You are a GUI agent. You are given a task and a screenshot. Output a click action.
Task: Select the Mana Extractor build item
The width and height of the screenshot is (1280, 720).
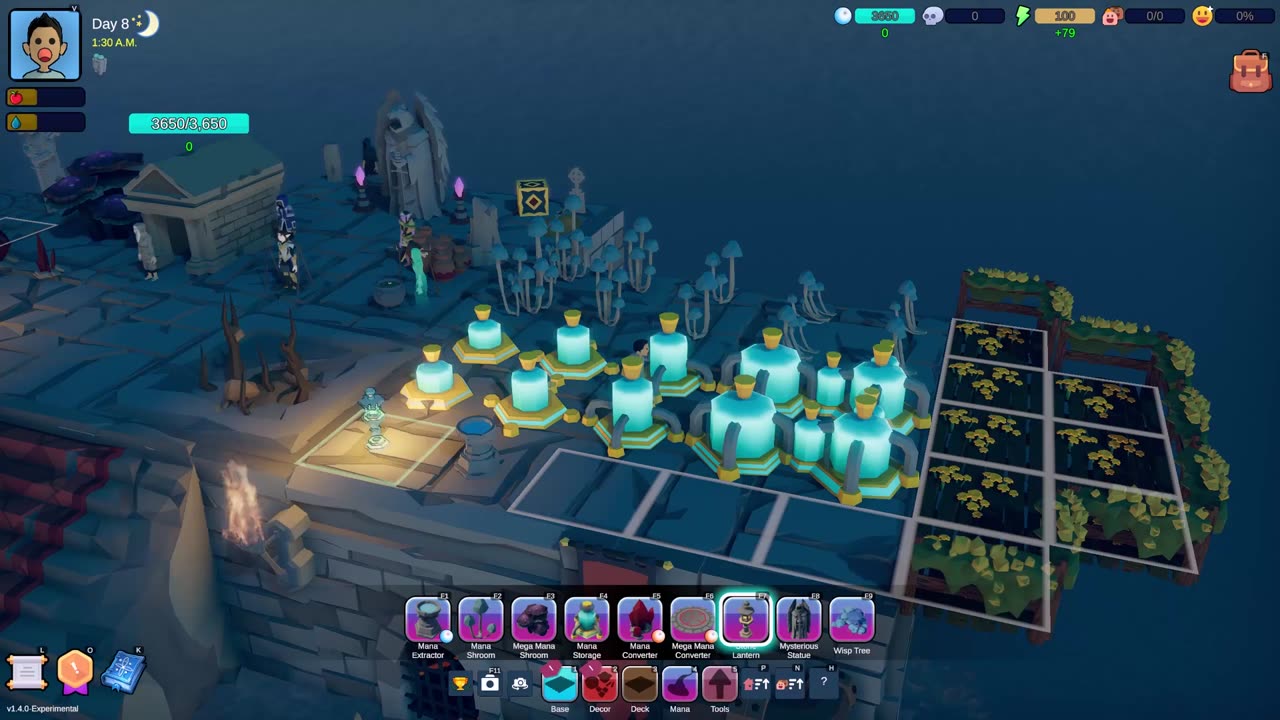tap(428, 619)
